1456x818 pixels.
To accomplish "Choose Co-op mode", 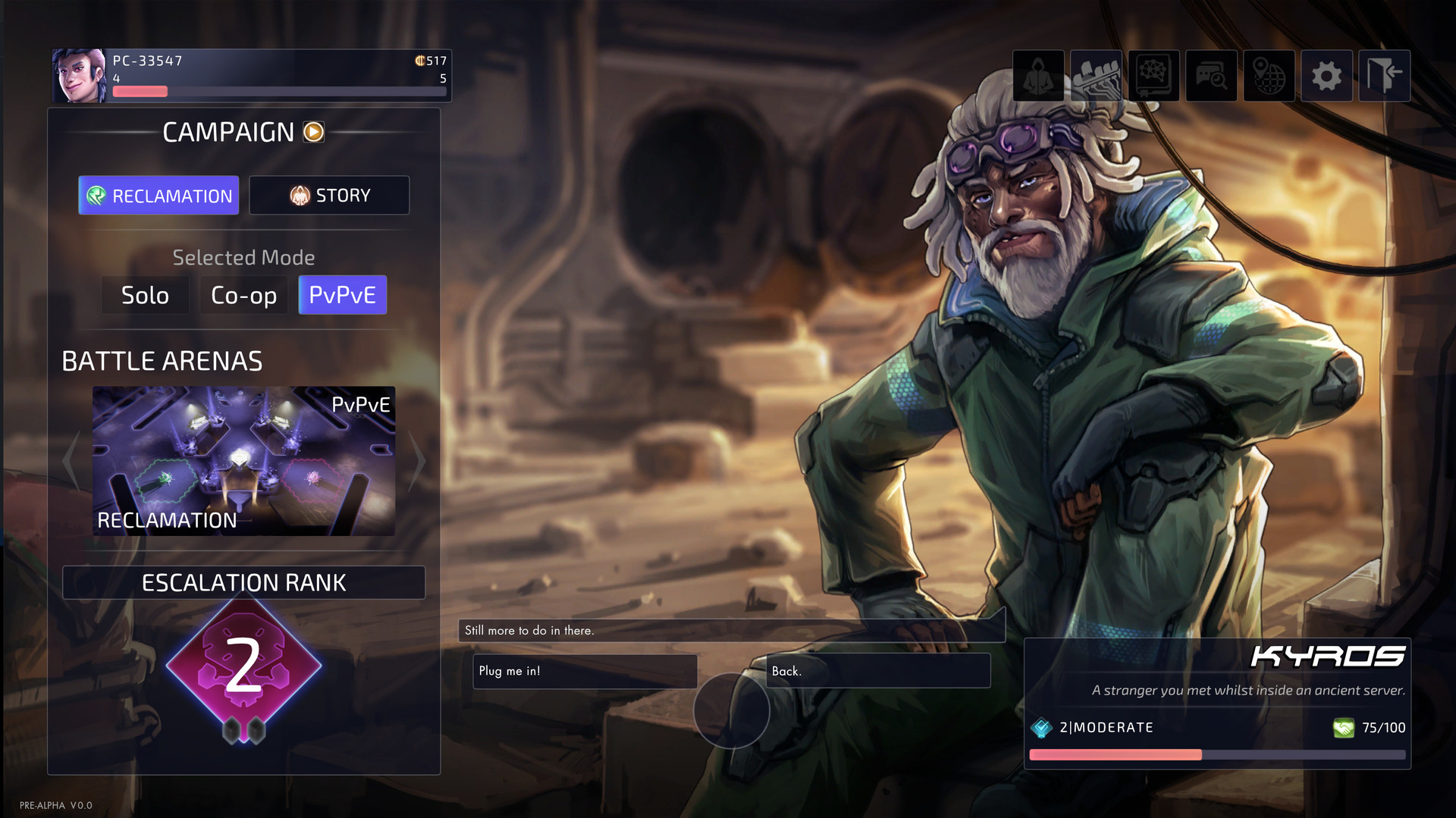I will 243,295.
